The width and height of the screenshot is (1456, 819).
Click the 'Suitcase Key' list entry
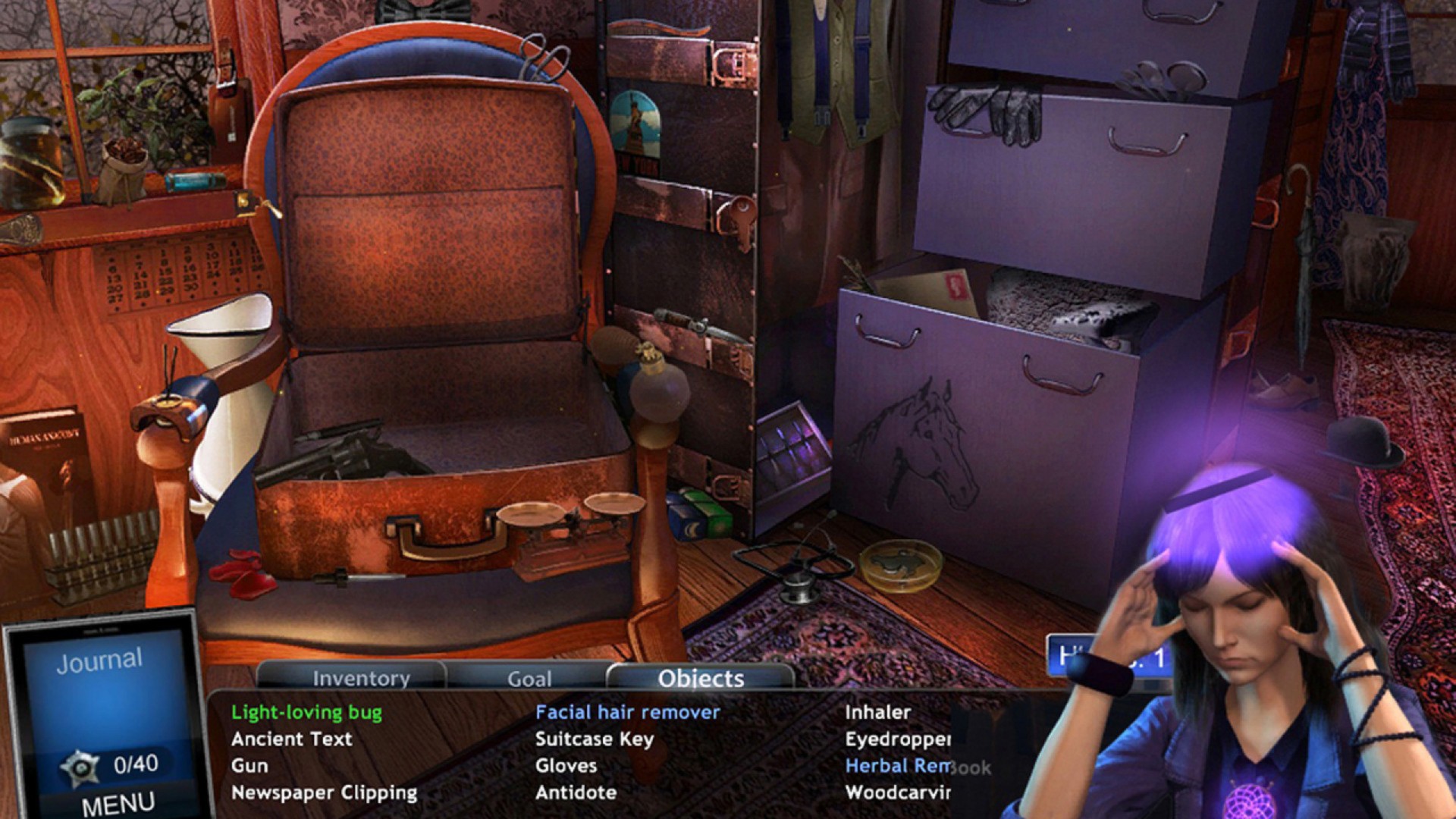pyautogui.click(x=594, y=739)
